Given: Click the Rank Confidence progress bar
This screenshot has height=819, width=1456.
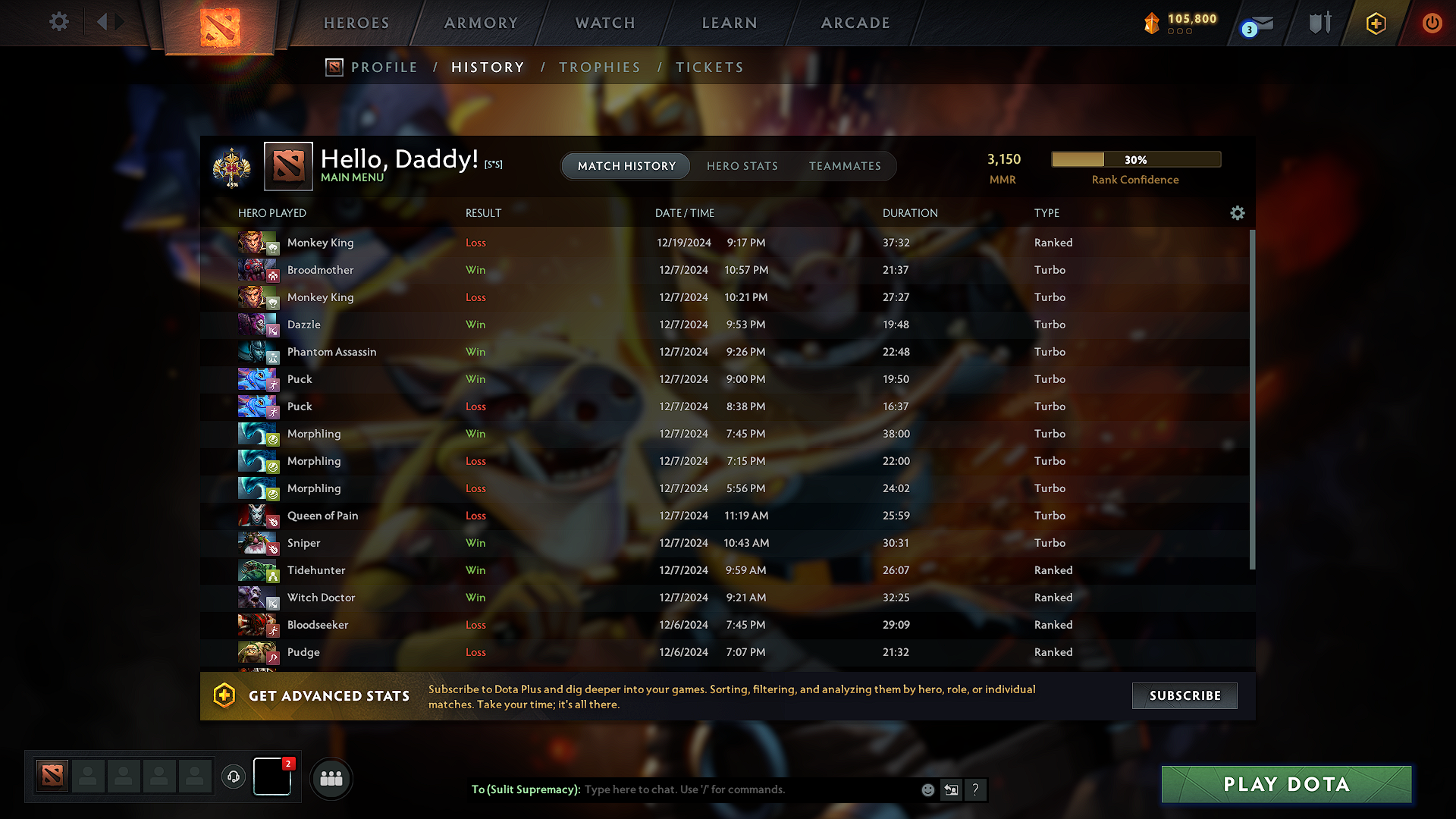Looking at the screenshot, I should point(1135,159).
